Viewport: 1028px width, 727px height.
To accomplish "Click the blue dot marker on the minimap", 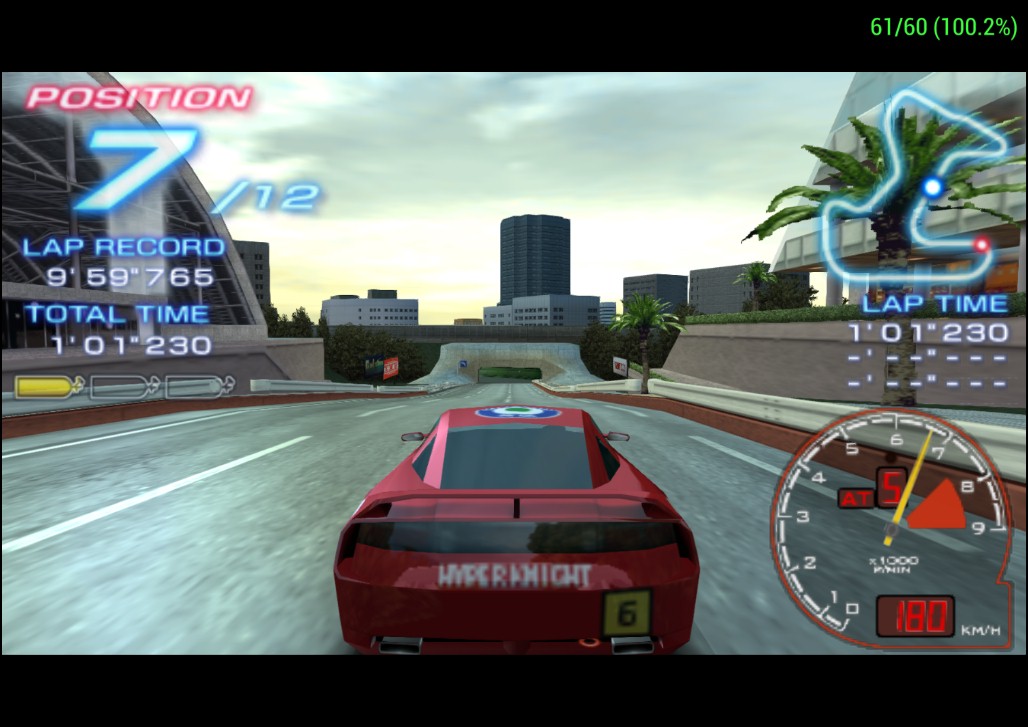I will [x=933, y=186].
